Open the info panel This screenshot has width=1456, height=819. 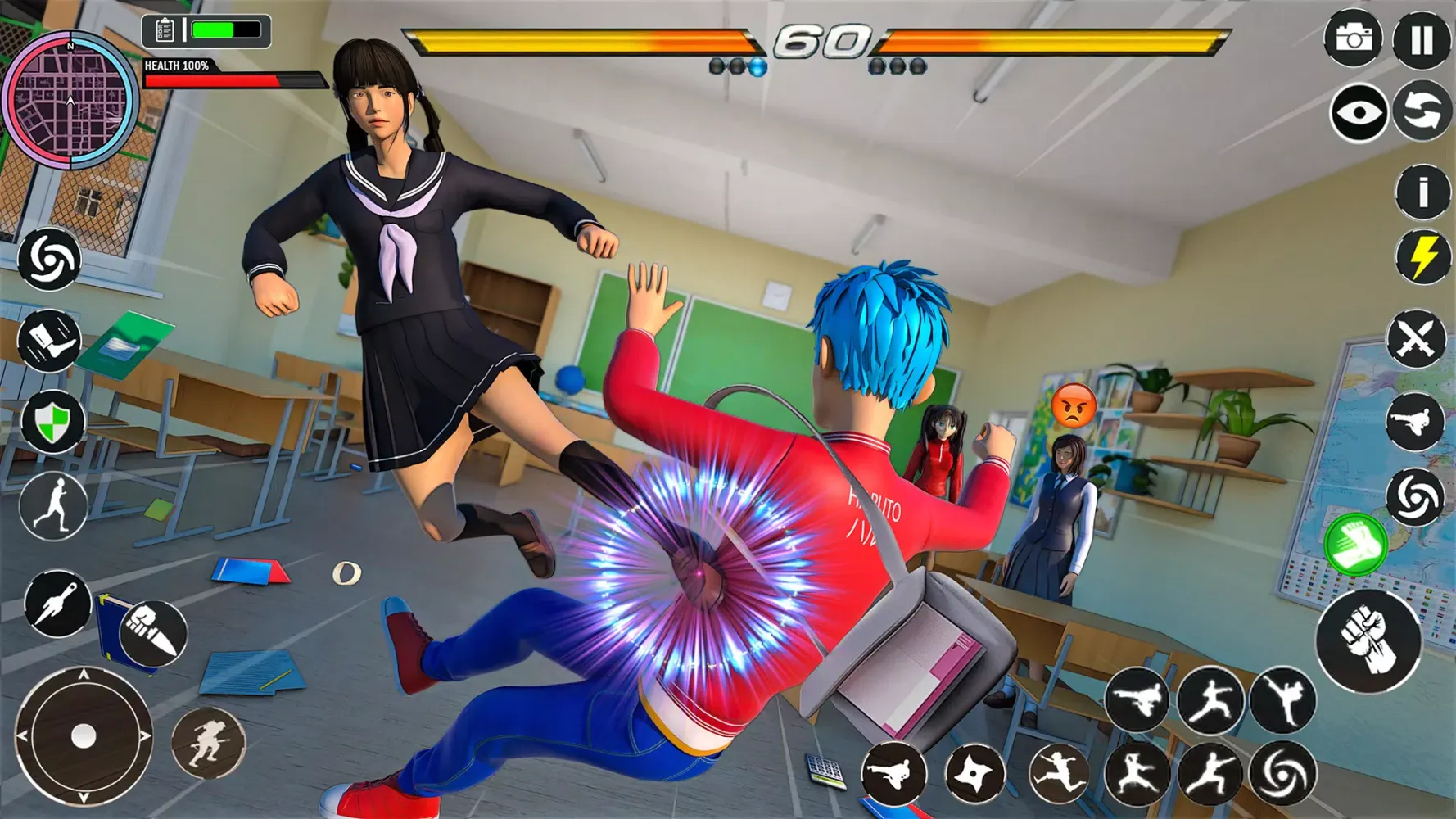[1422, 192]
